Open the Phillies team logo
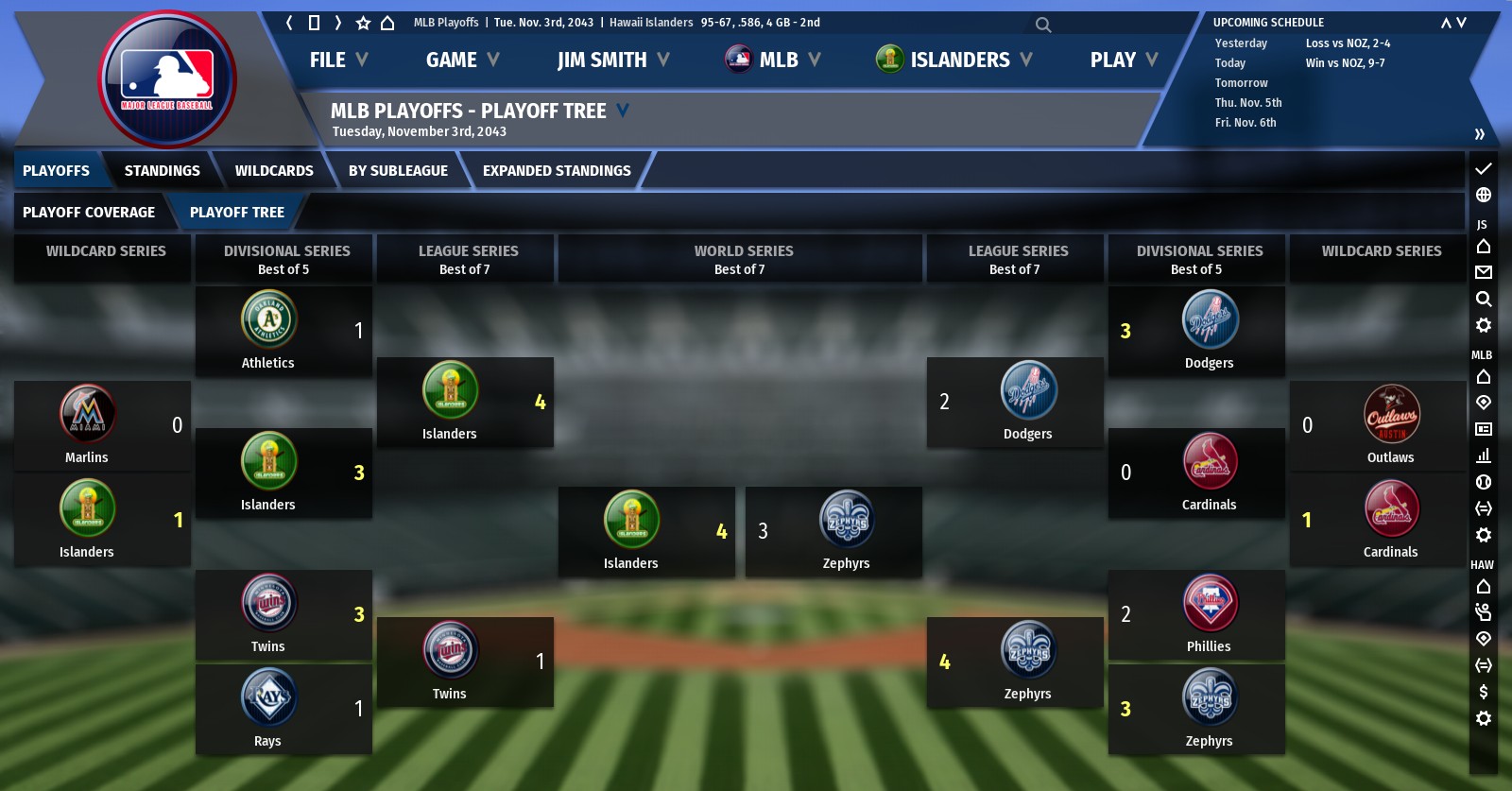1512x791 pixels. click(x=1210, y=603)
